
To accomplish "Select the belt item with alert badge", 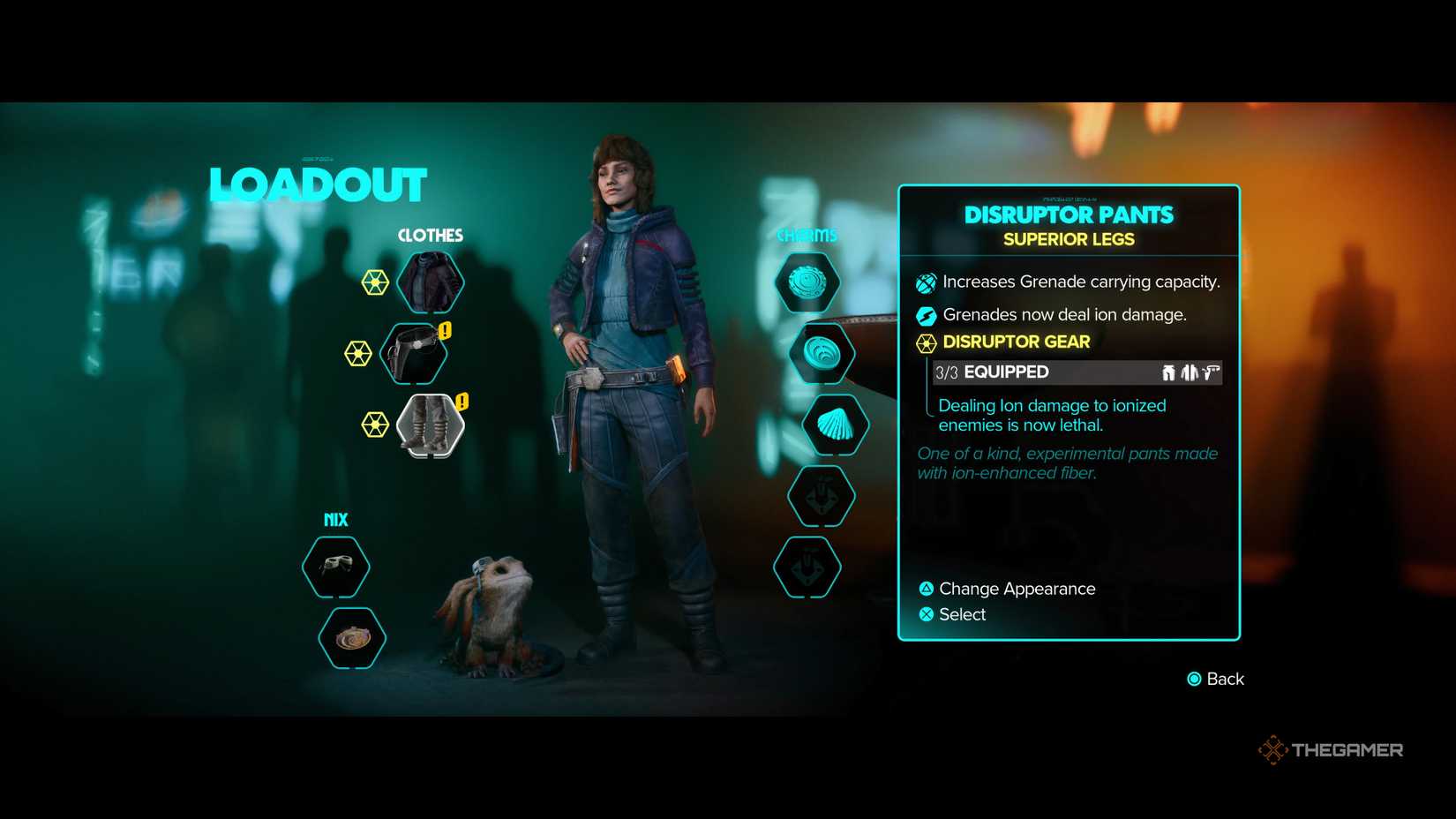I will click(x=412, y=353).
